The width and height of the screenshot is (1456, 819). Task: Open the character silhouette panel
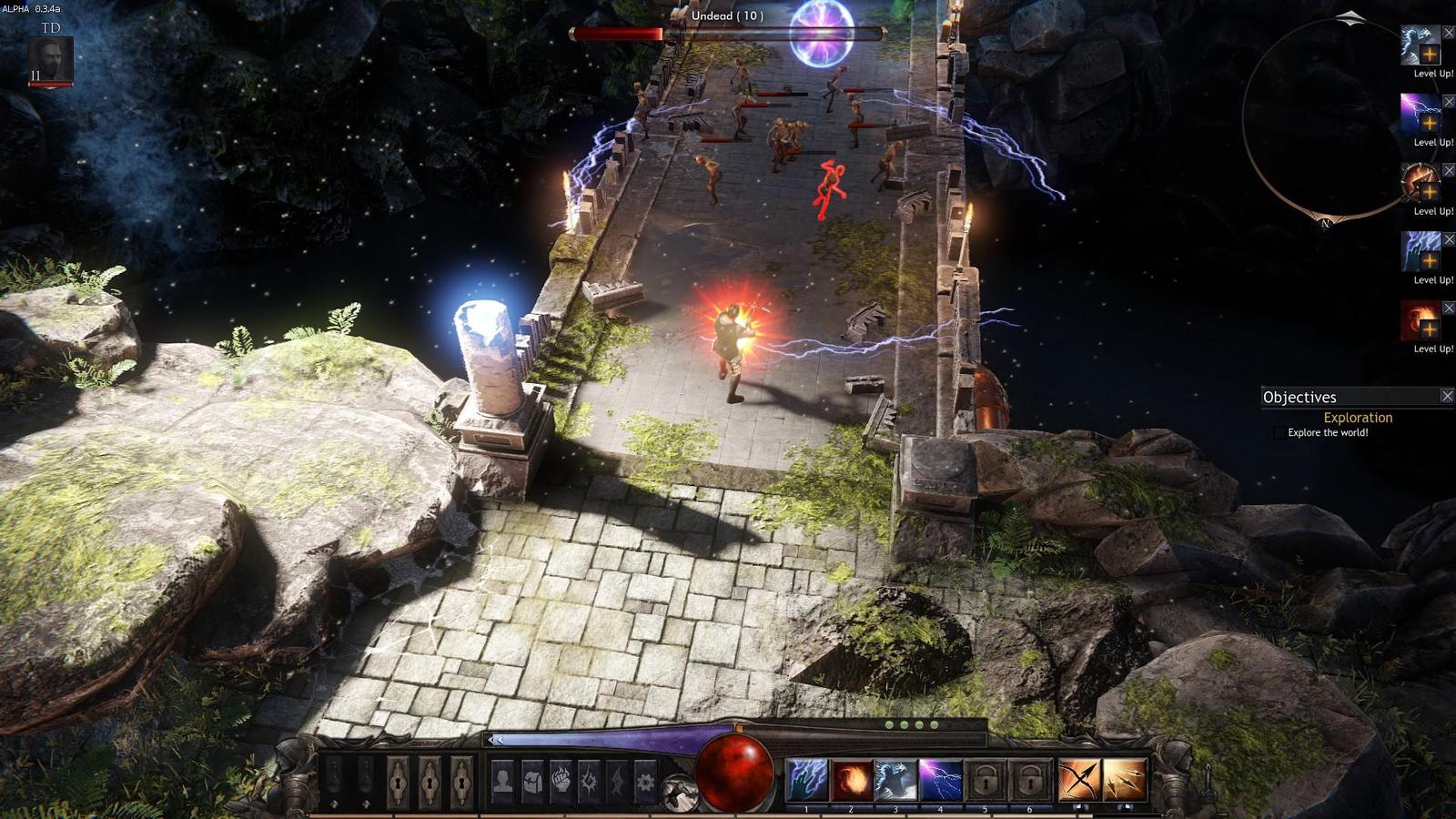502,781
